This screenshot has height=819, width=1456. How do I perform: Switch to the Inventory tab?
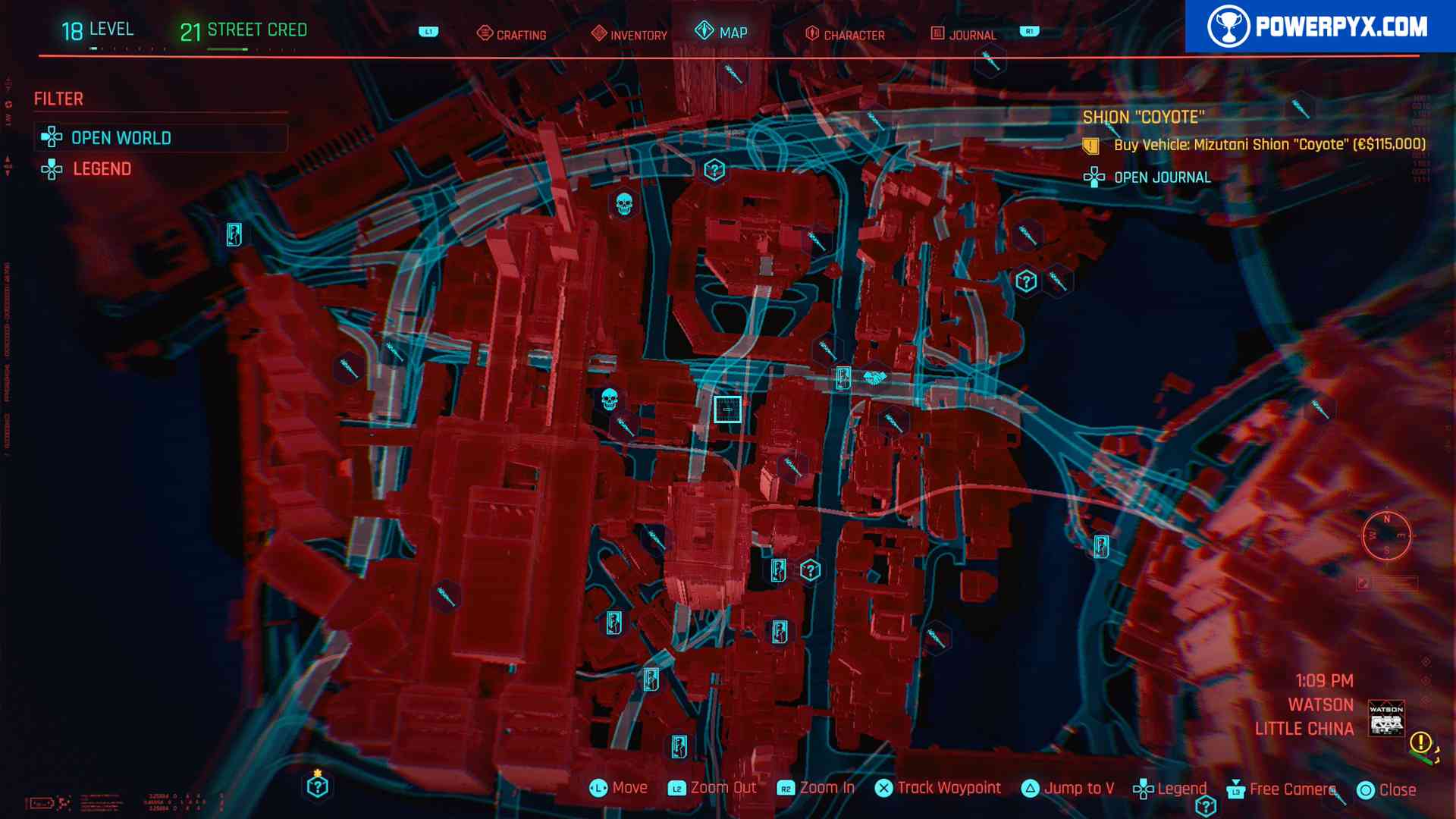pyautogui.click(x=629, y=34)
